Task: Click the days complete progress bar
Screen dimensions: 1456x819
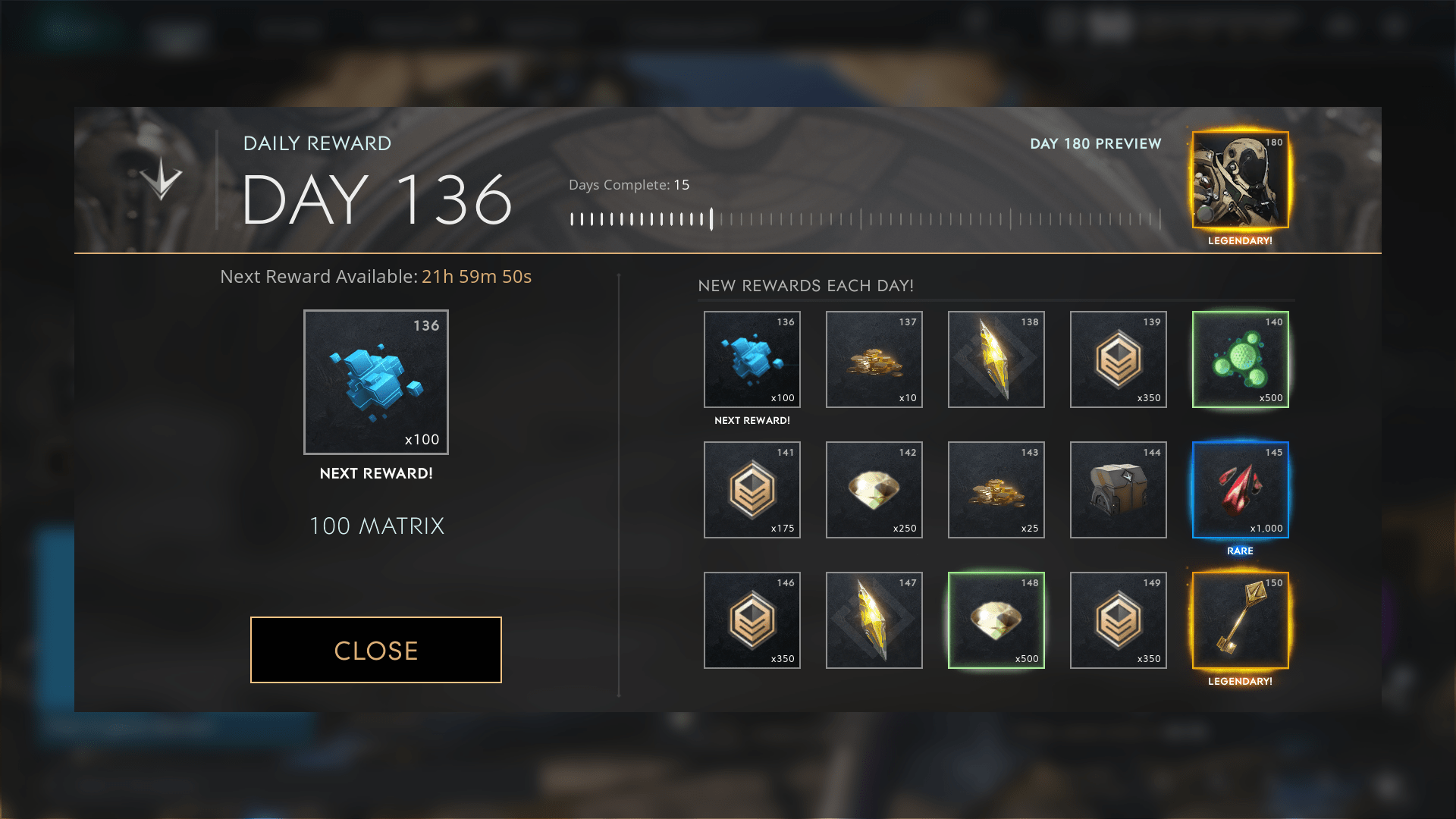Action: pos(864,218)
